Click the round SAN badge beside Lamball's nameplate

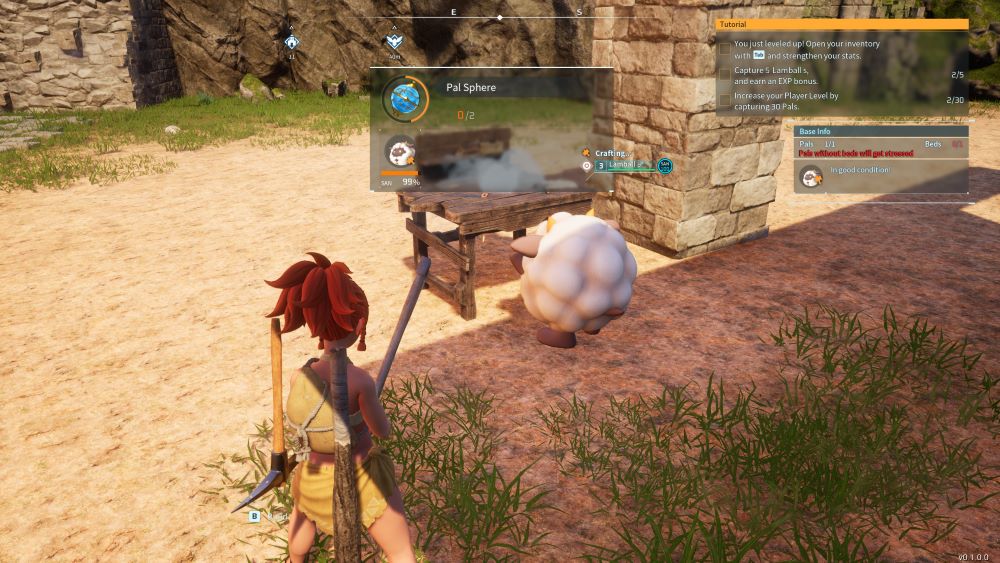664,165
